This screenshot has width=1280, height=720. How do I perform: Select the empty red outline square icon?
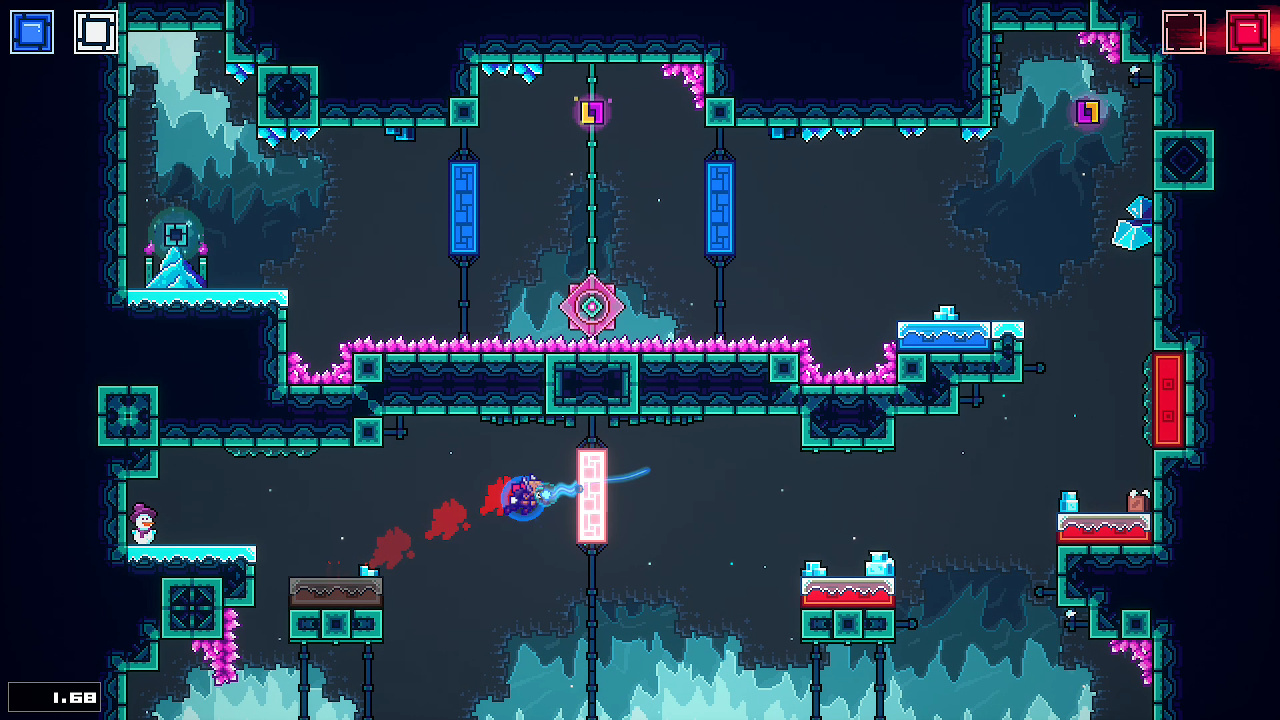pyautogui.click(x=1184, y=31)
